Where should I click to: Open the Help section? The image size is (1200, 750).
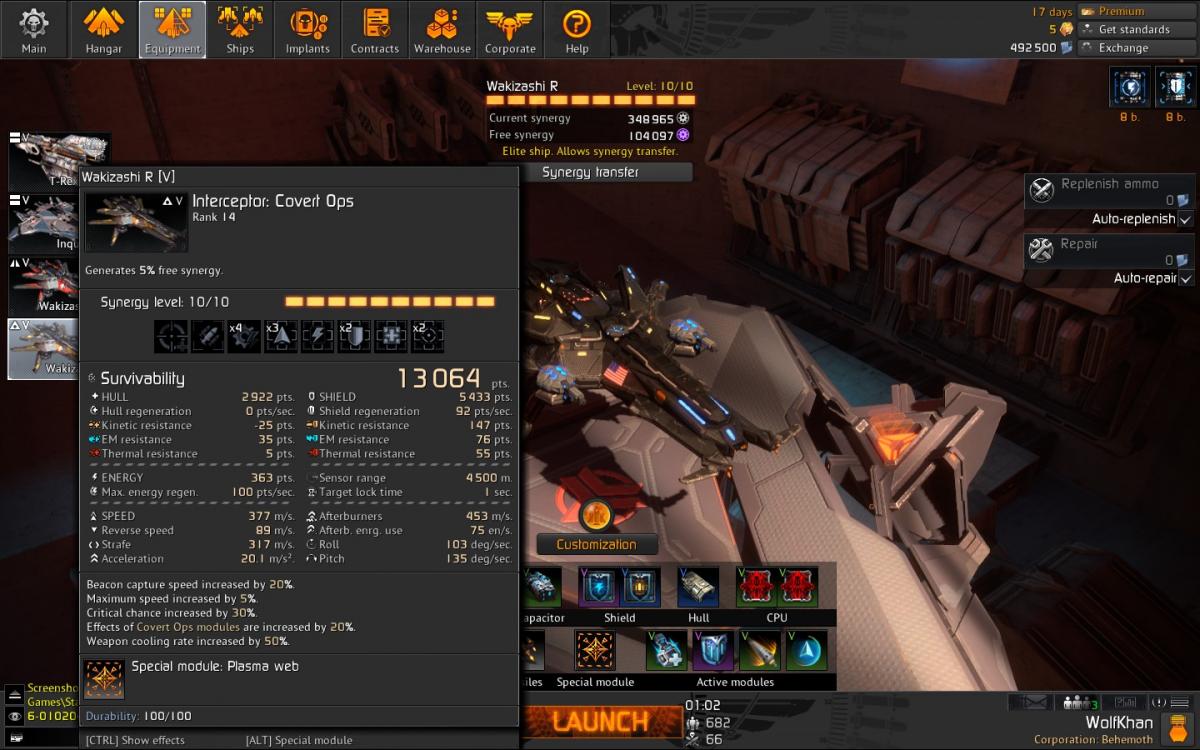tap(577, 29)
